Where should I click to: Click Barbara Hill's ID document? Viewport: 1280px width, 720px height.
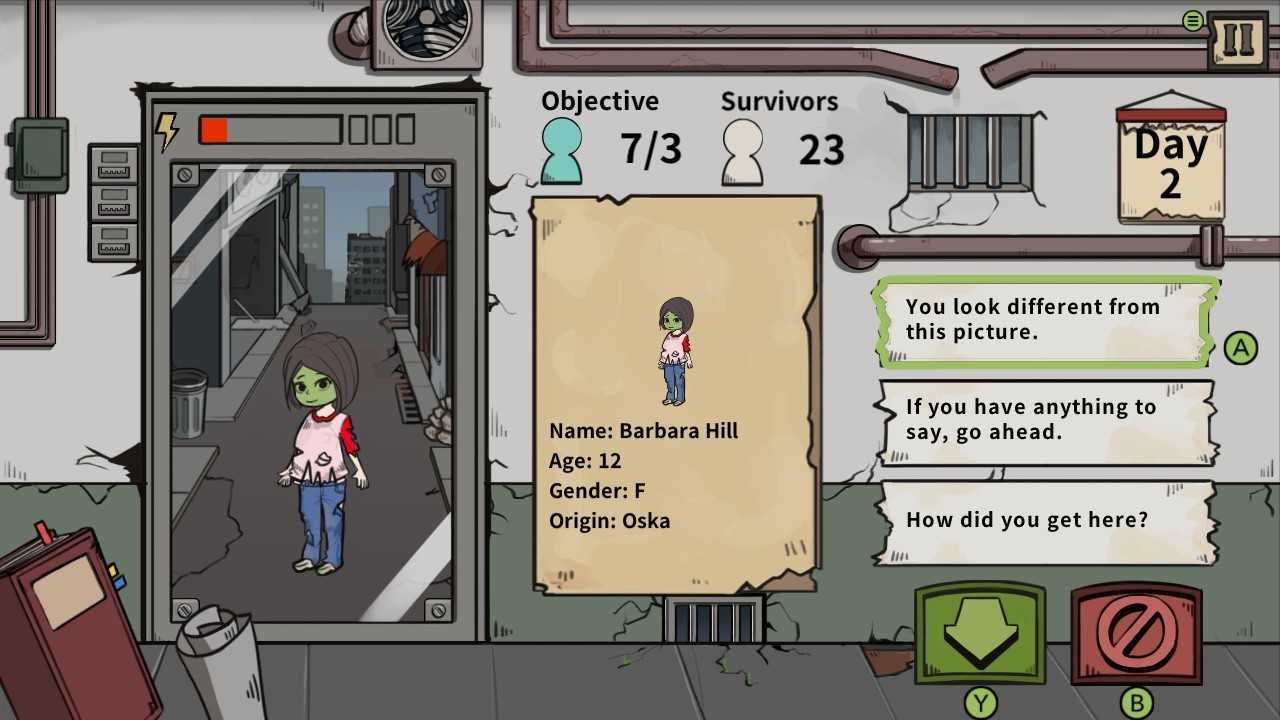pos(675,395)
